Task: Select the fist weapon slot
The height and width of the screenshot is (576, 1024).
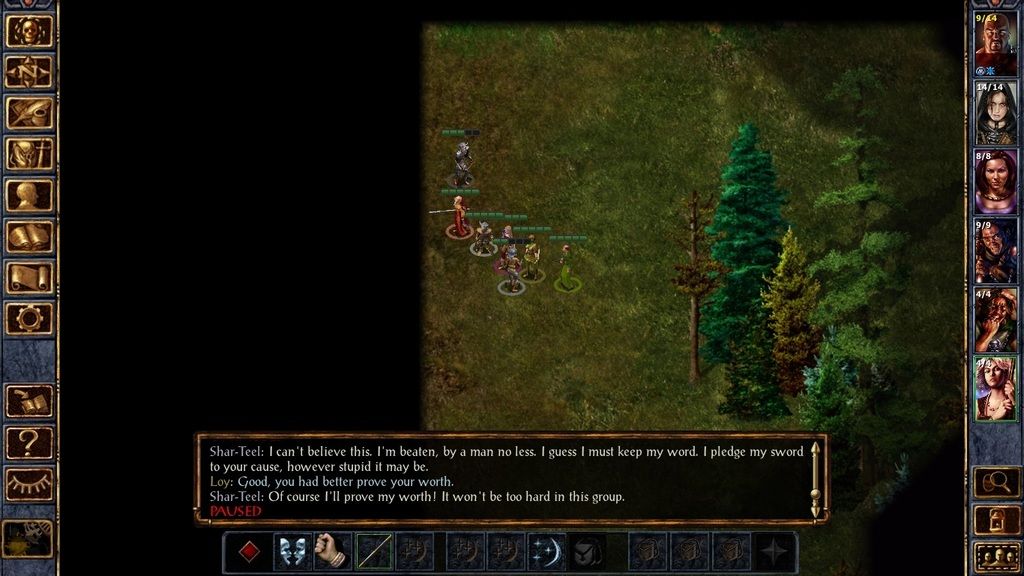Action: click(x=332, y=552)
